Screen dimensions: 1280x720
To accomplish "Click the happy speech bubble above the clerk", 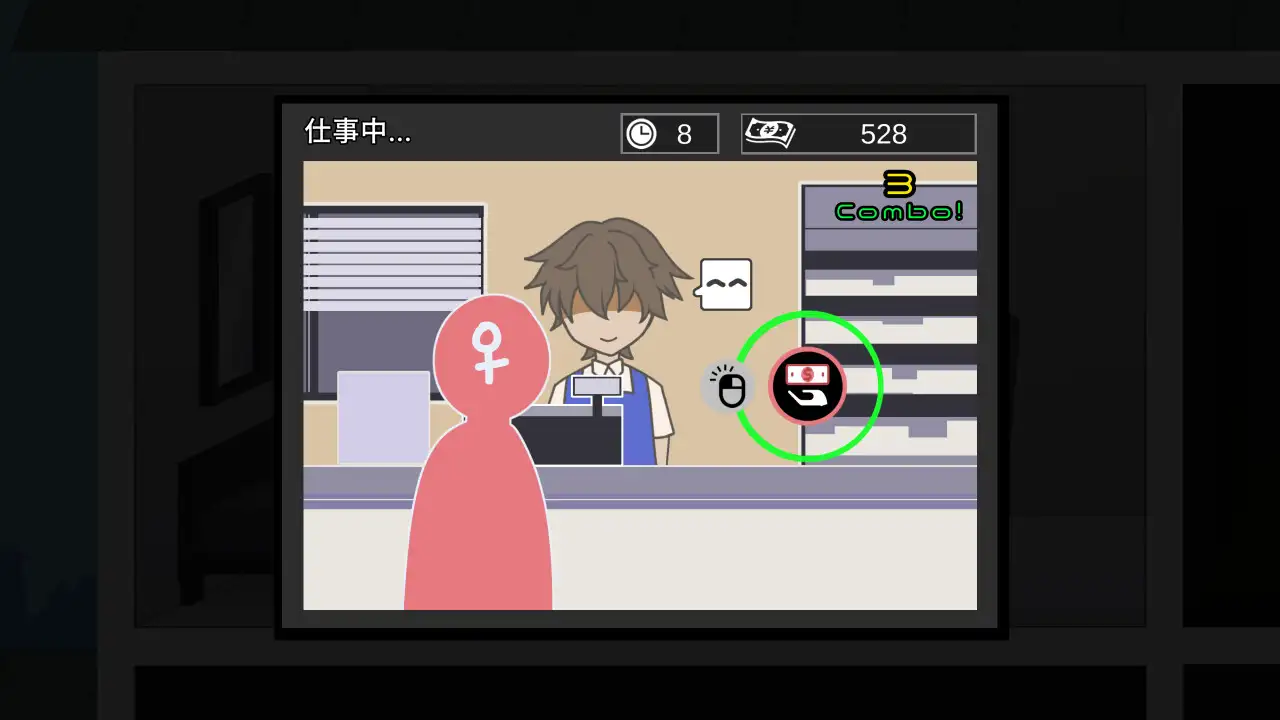I will [724, 283].
